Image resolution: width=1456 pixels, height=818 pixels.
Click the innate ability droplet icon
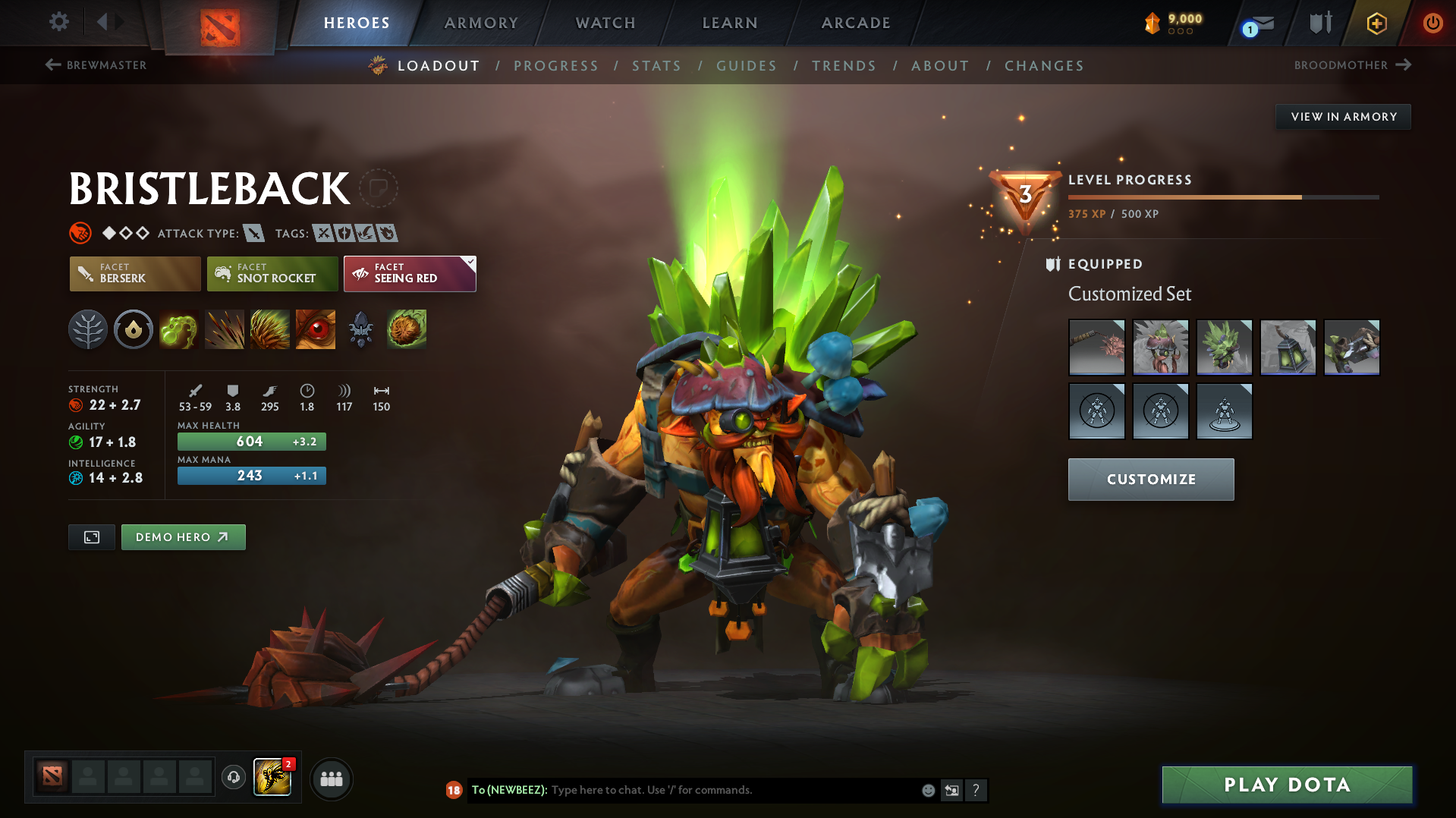(x=134, y=329)
